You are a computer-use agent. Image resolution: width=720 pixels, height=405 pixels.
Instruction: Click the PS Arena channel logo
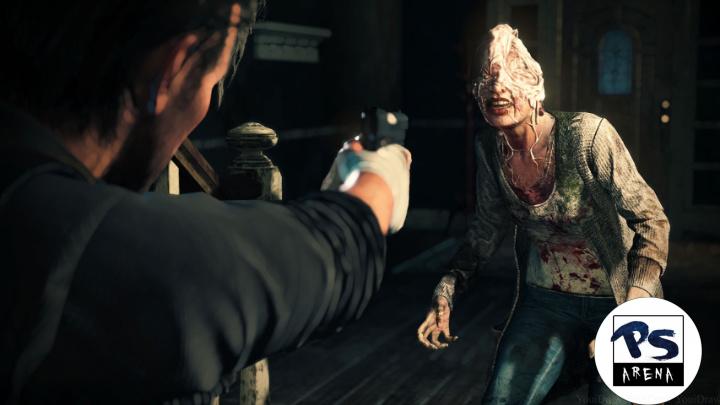[x=647, y=351]
